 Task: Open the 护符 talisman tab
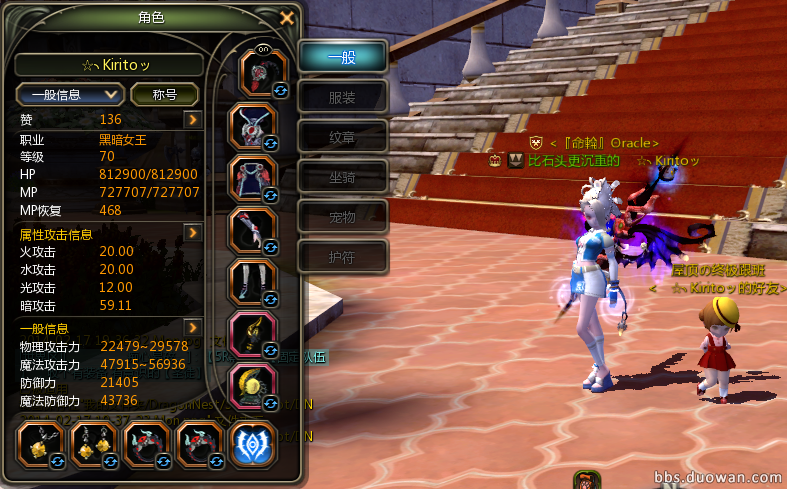tap(342, 257)
